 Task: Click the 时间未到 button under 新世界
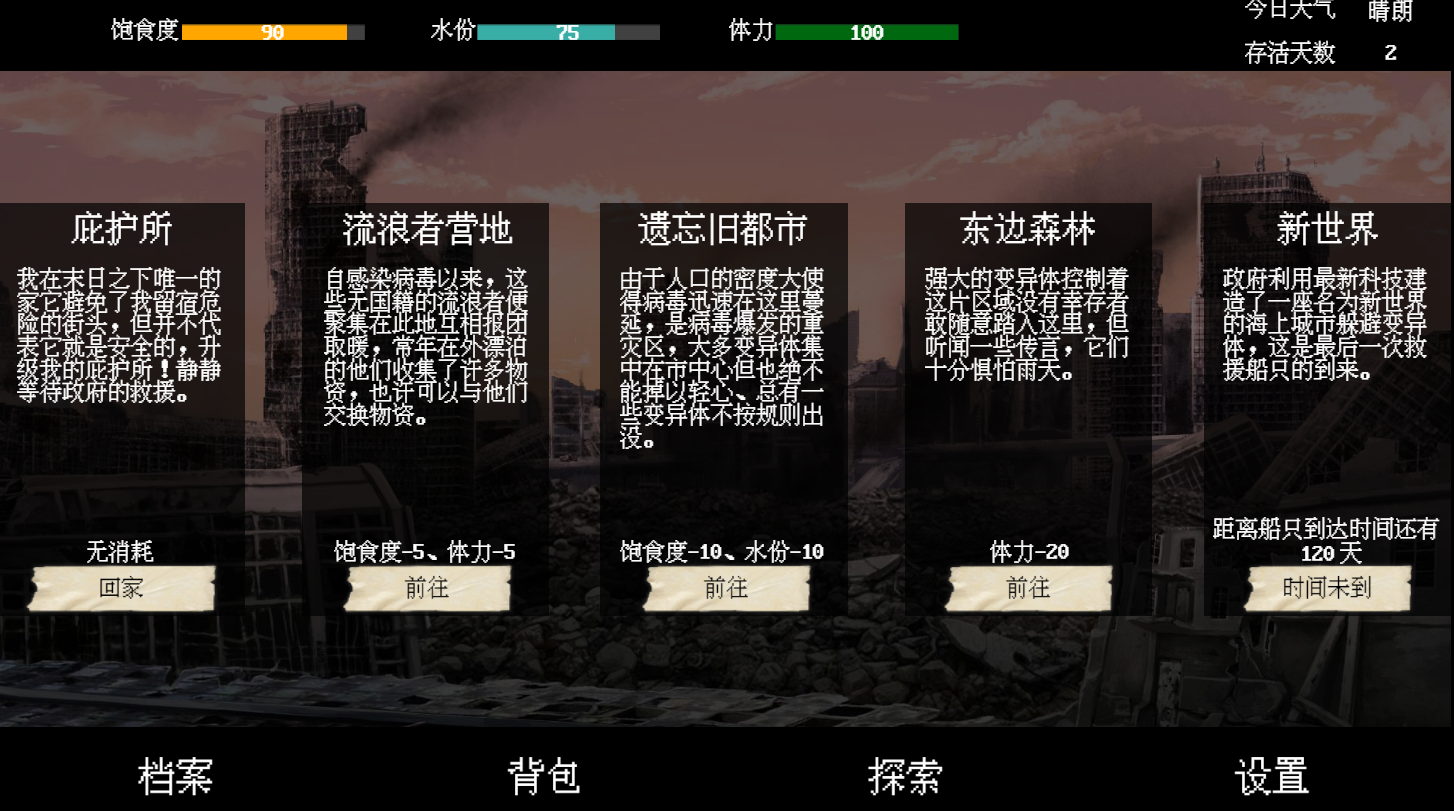tap(1328, 588)
